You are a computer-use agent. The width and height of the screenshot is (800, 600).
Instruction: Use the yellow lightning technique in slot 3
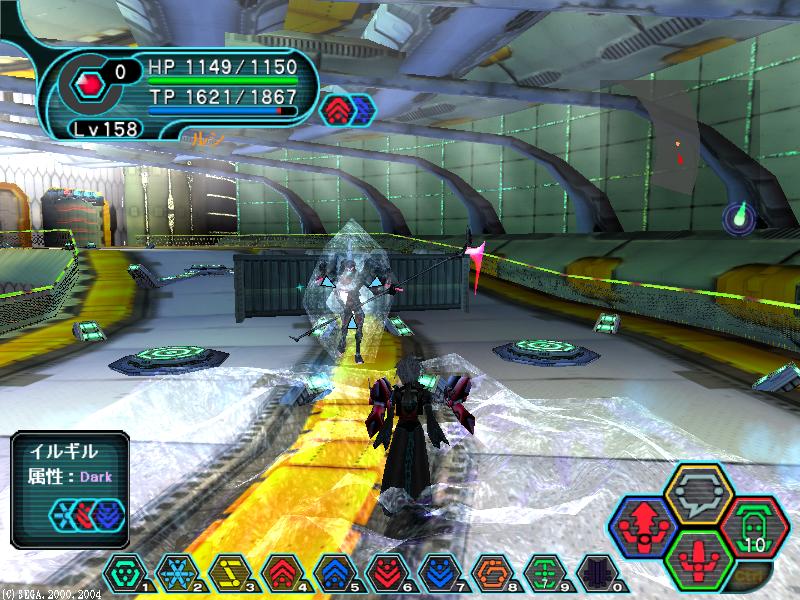click(228, 573)
